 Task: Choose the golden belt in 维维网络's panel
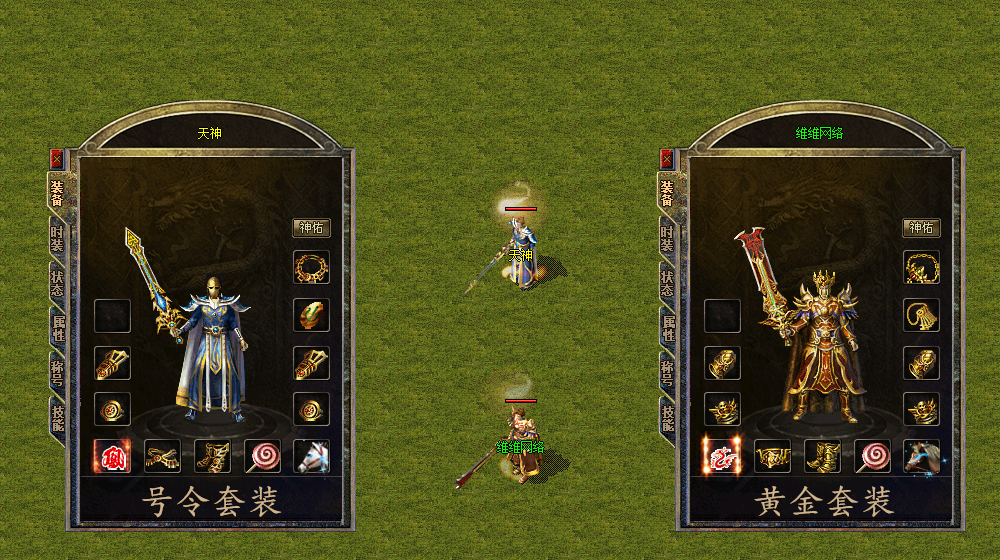772,456
